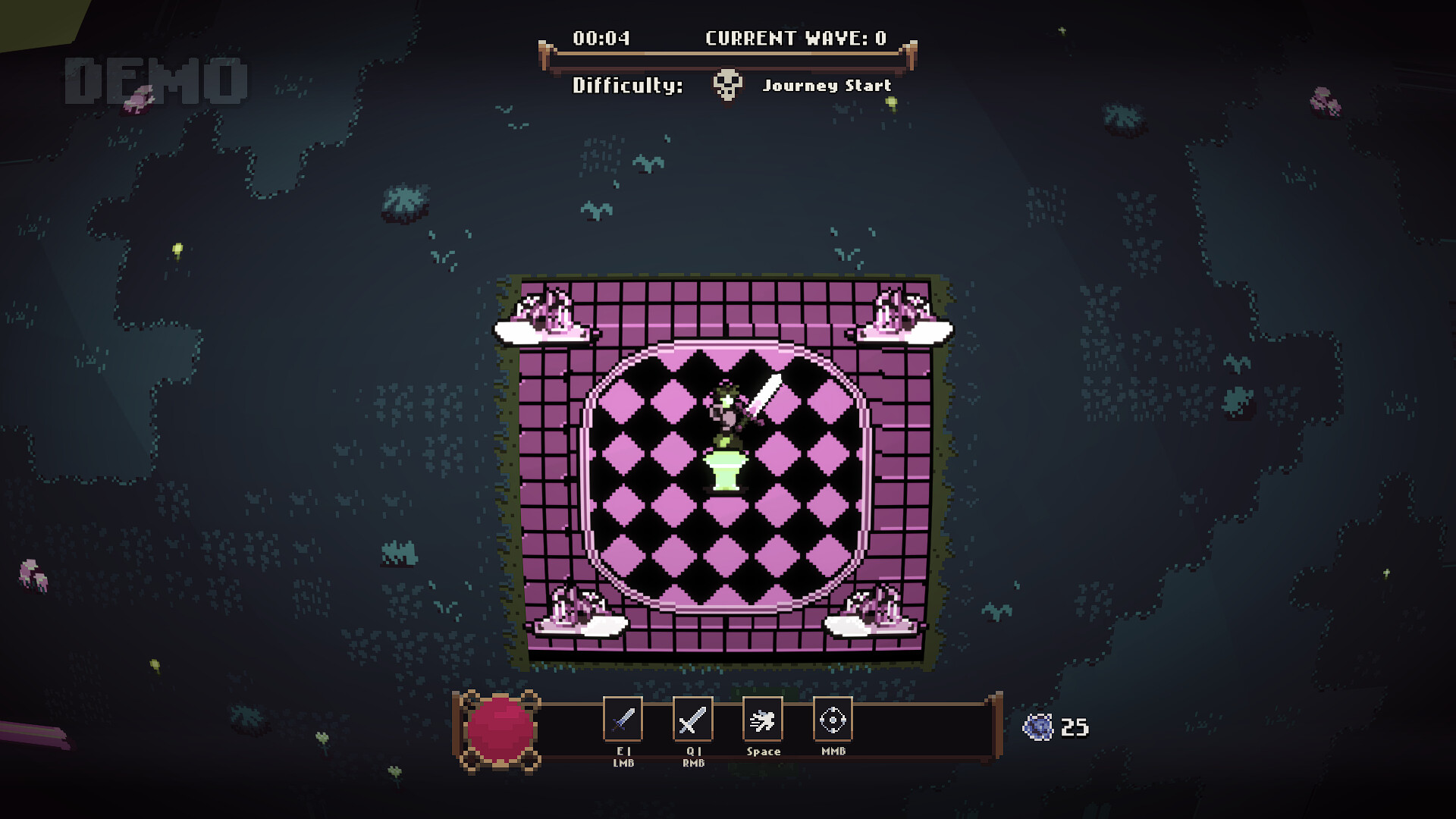The width and height of the screenshot is (1456, 819).
Task: Click the wooden bar under the wave counter
Action: 728,55
